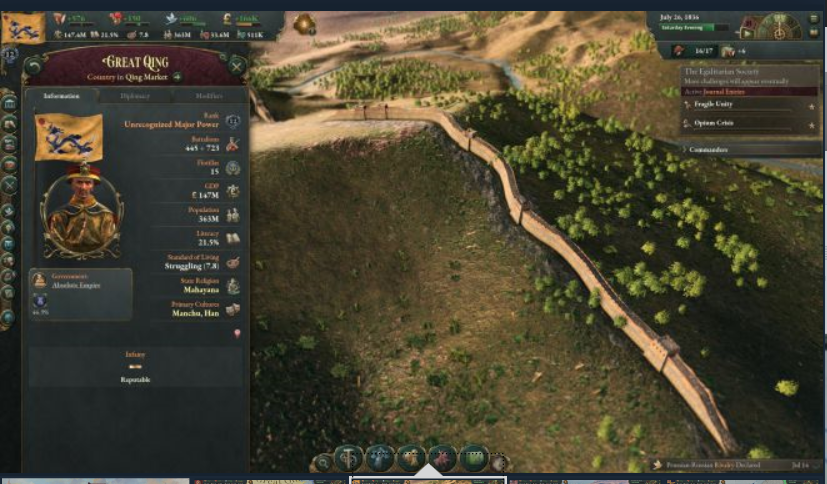Switch to the Diplomacy tab

135,96
